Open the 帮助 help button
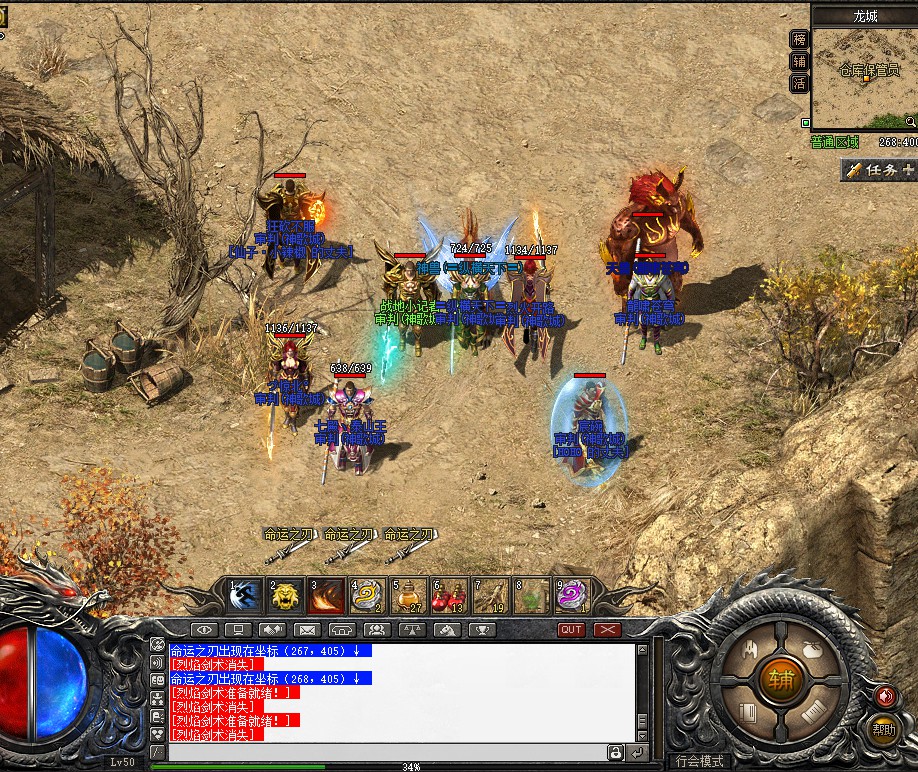The height and width of the screenshot is (772, 918). pos(882,729)
